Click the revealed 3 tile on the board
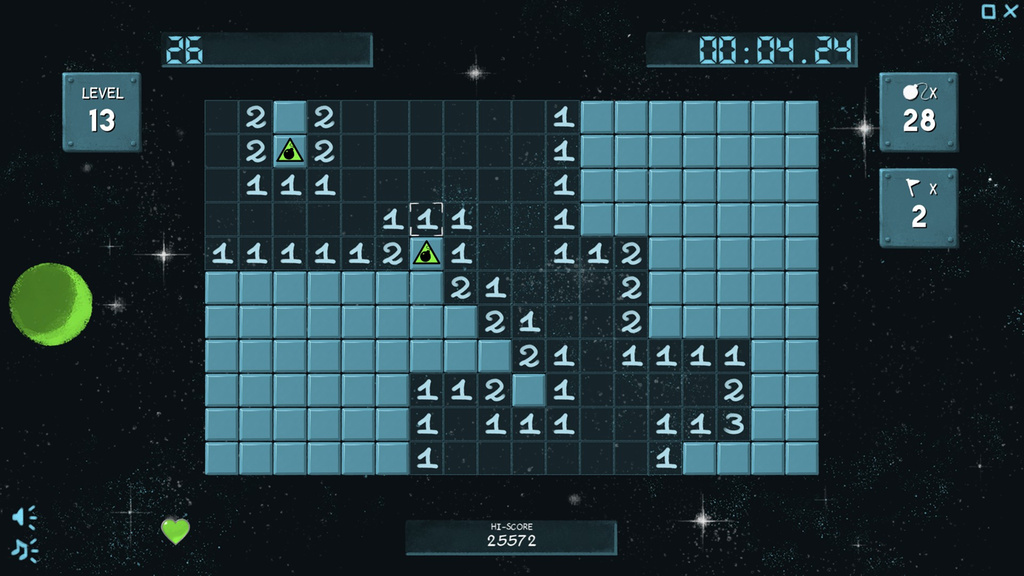 733,423
